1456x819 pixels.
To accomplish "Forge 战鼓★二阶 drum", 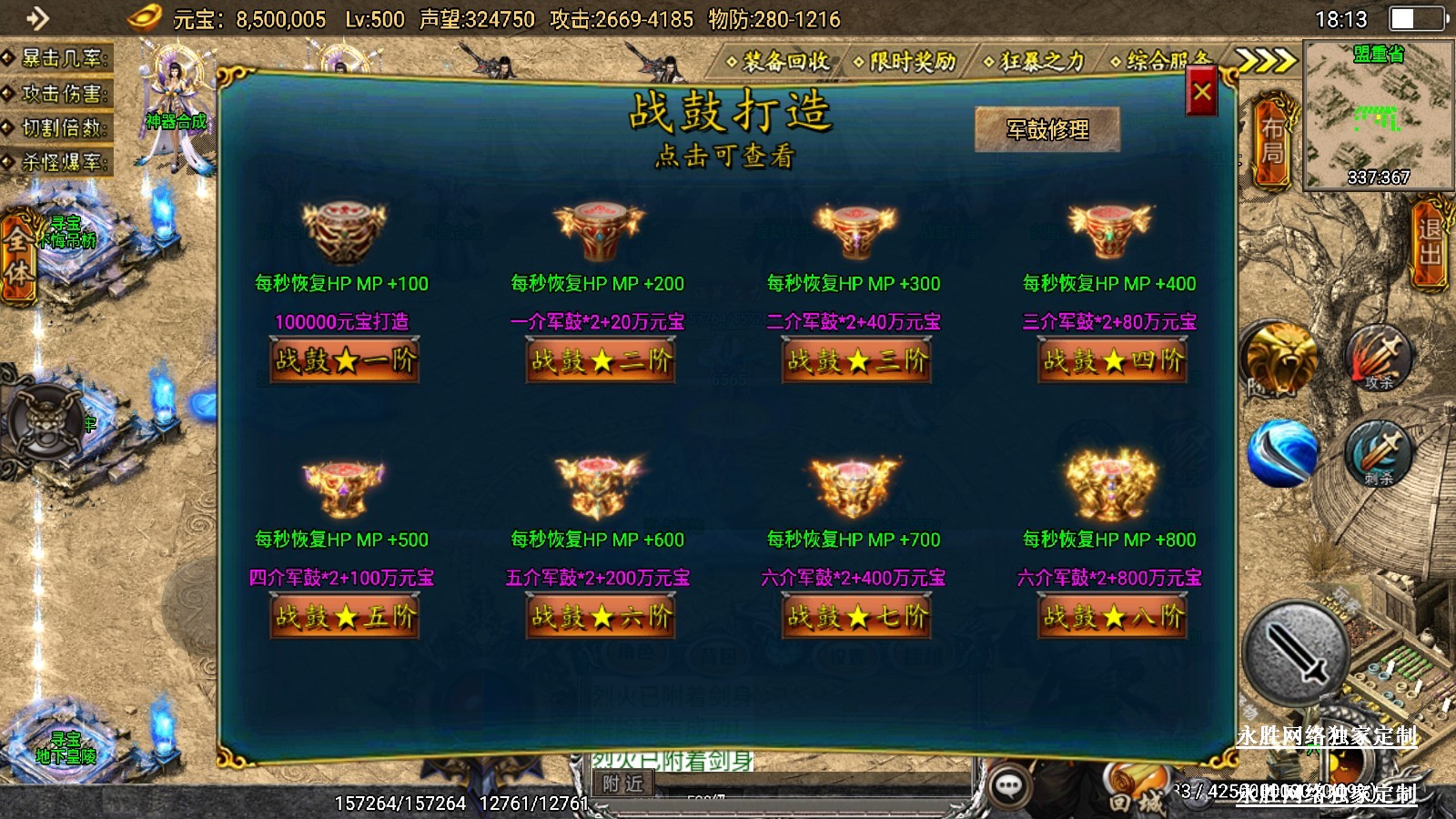I will tap(601, 361).
